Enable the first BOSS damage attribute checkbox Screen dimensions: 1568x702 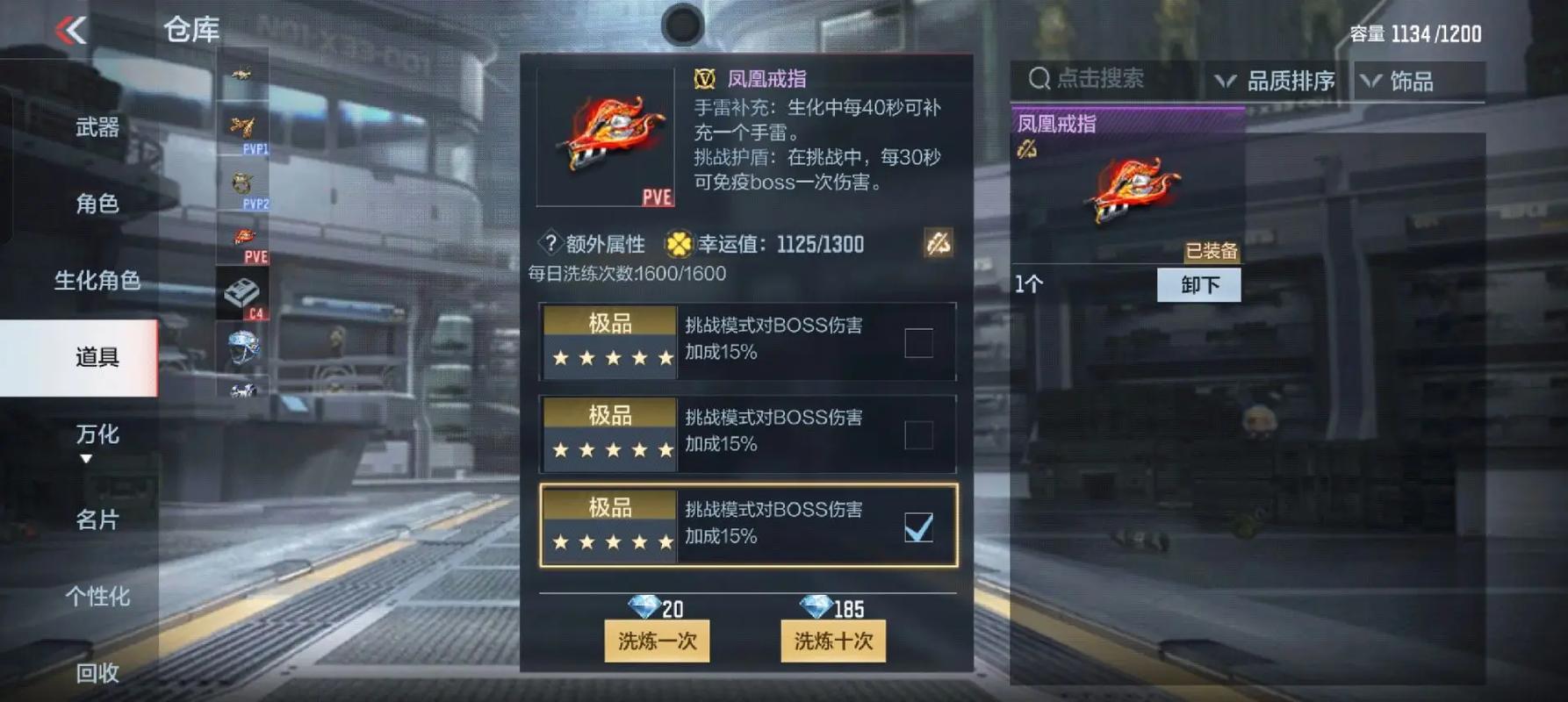click(918, 343)
